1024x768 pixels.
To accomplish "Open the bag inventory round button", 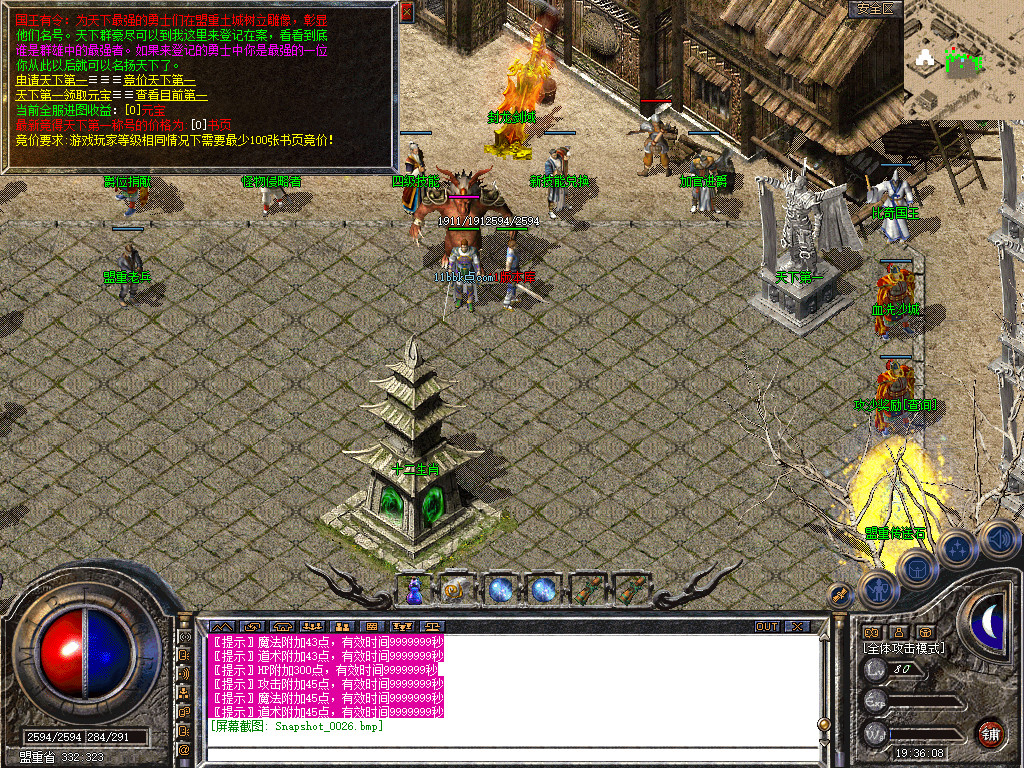I will point(916,567).
